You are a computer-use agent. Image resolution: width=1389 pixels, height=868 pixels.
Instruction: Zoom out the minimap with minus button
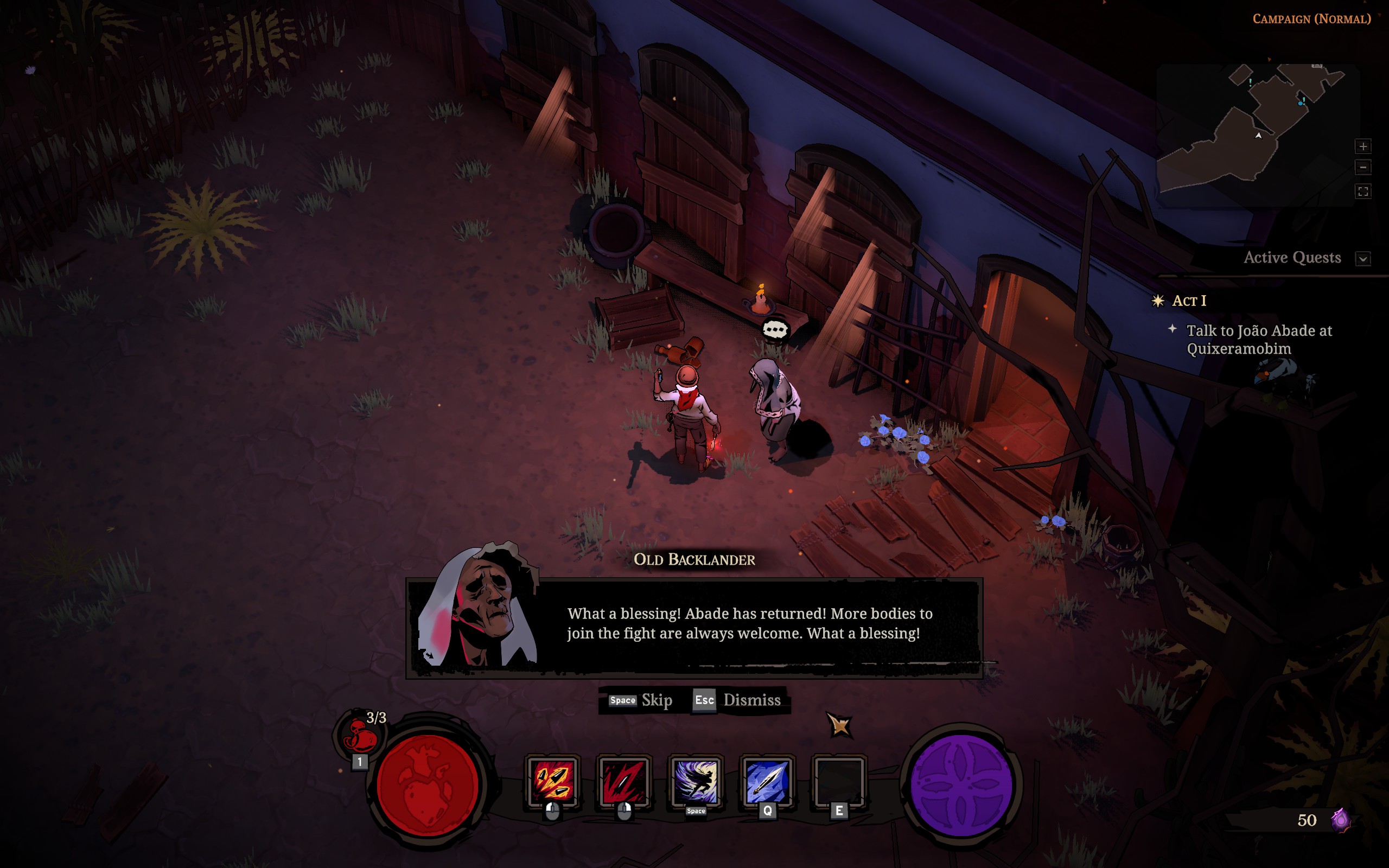(x=1362, y=168)
